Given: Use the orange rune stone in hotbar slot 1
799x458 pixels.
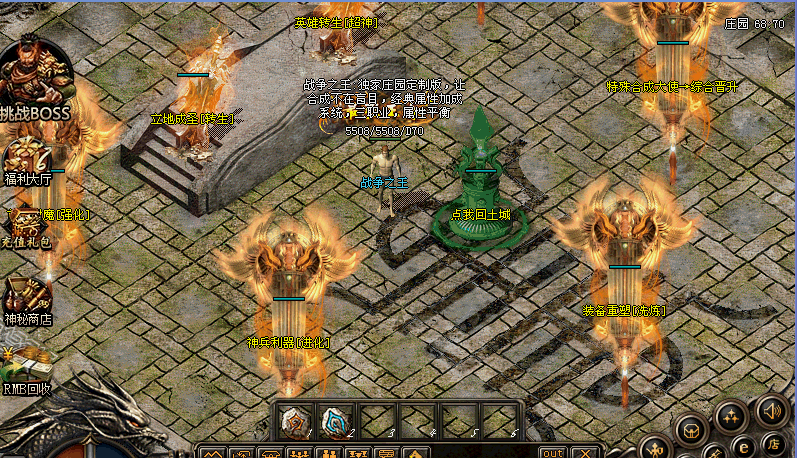Looking at the screenshot, I should (x=296, y=420).
